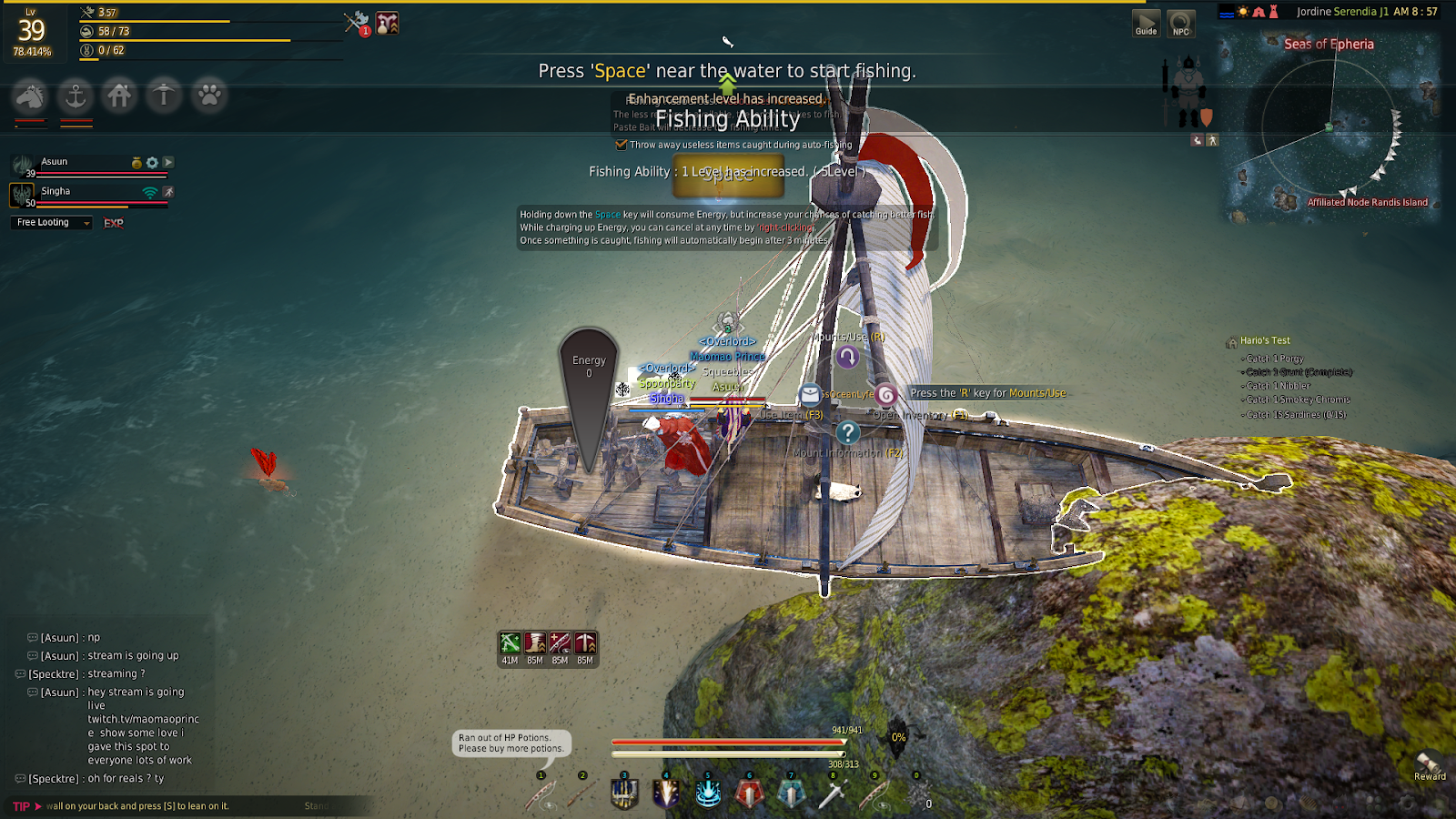Click the Seas of Epheria minimap
1456x819 pixels.
point(1329,127)
